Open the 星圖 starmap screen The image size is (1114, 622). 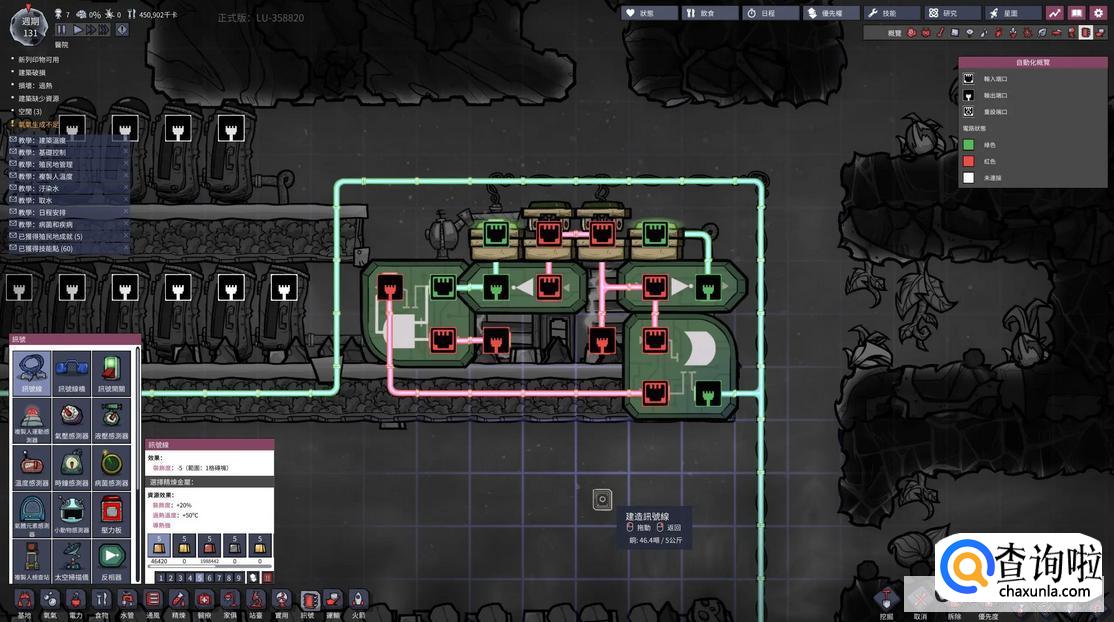[1013, 13]
